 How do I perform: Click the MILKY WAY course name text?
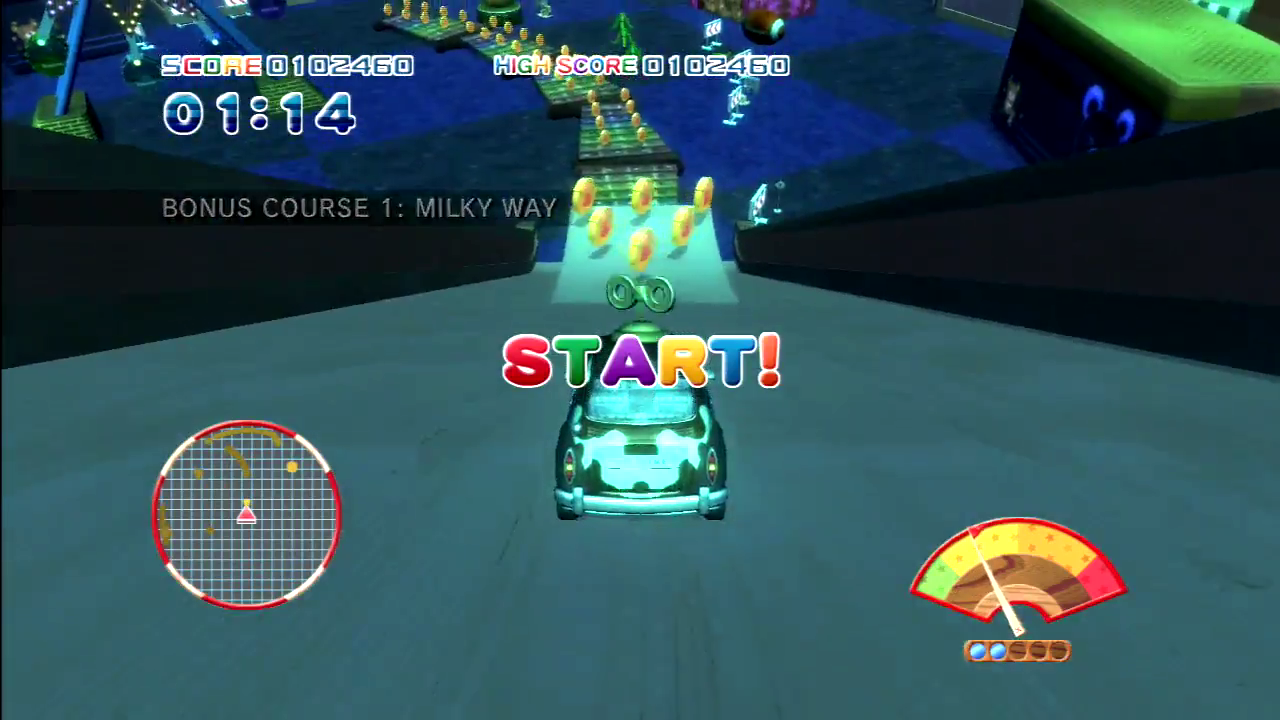487,208
